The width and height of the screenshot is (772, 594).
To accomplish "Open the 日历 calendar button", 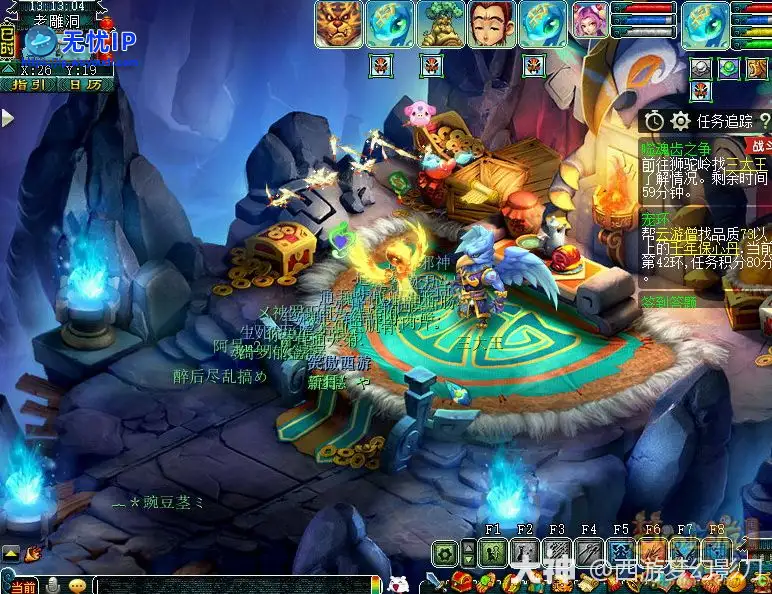I will (84, 85).
